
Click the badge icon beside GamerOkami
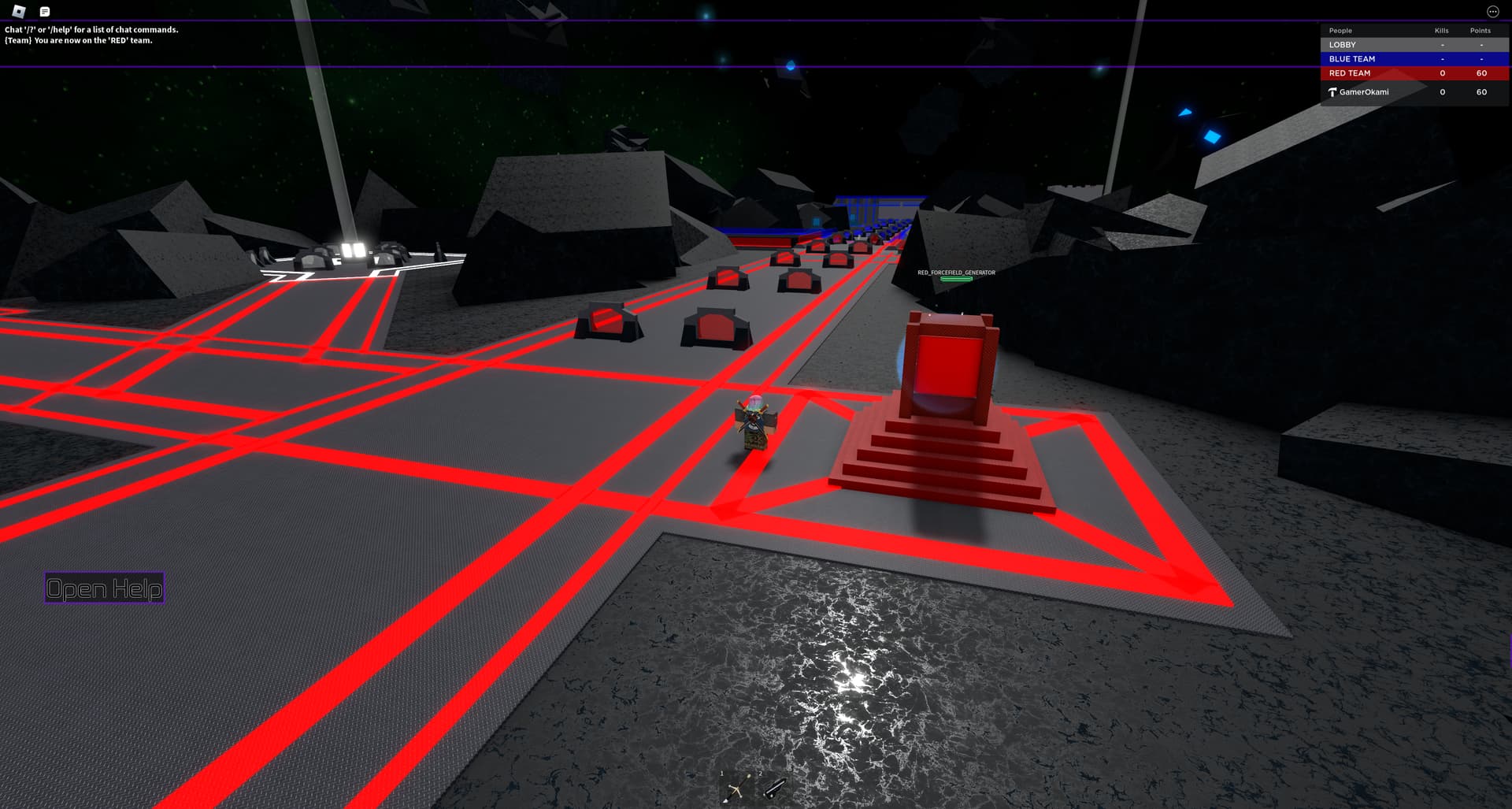click(1332, 92)
